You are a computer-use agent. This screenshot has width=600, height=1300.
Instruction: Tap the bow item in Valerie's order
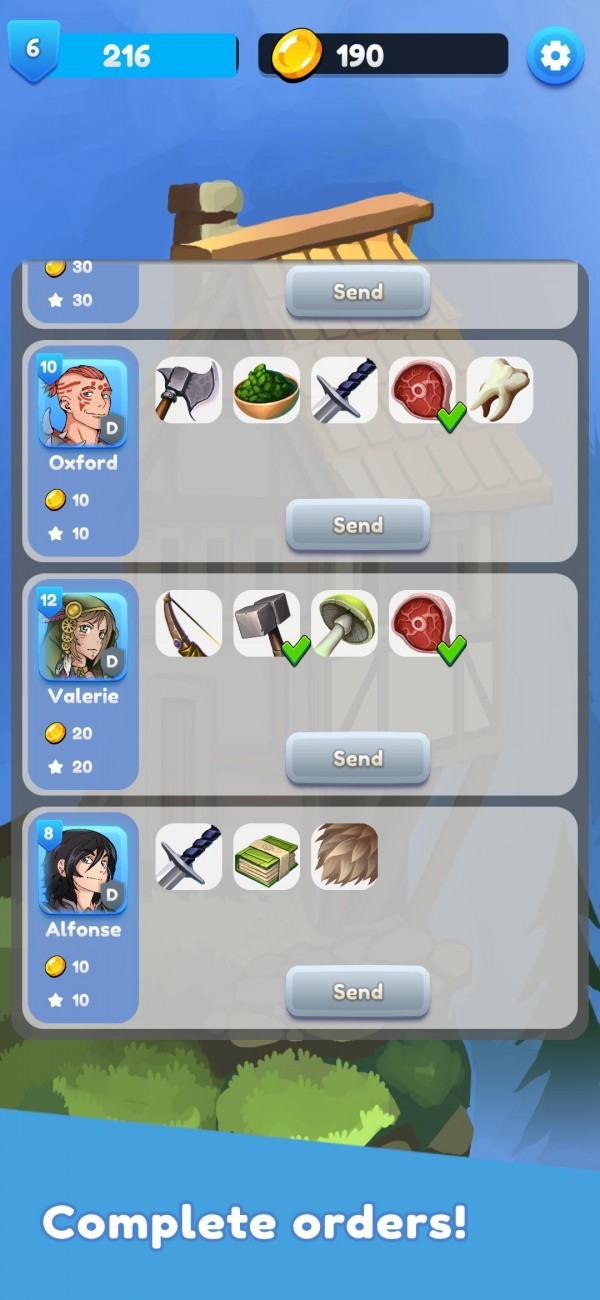coord(188,623)
